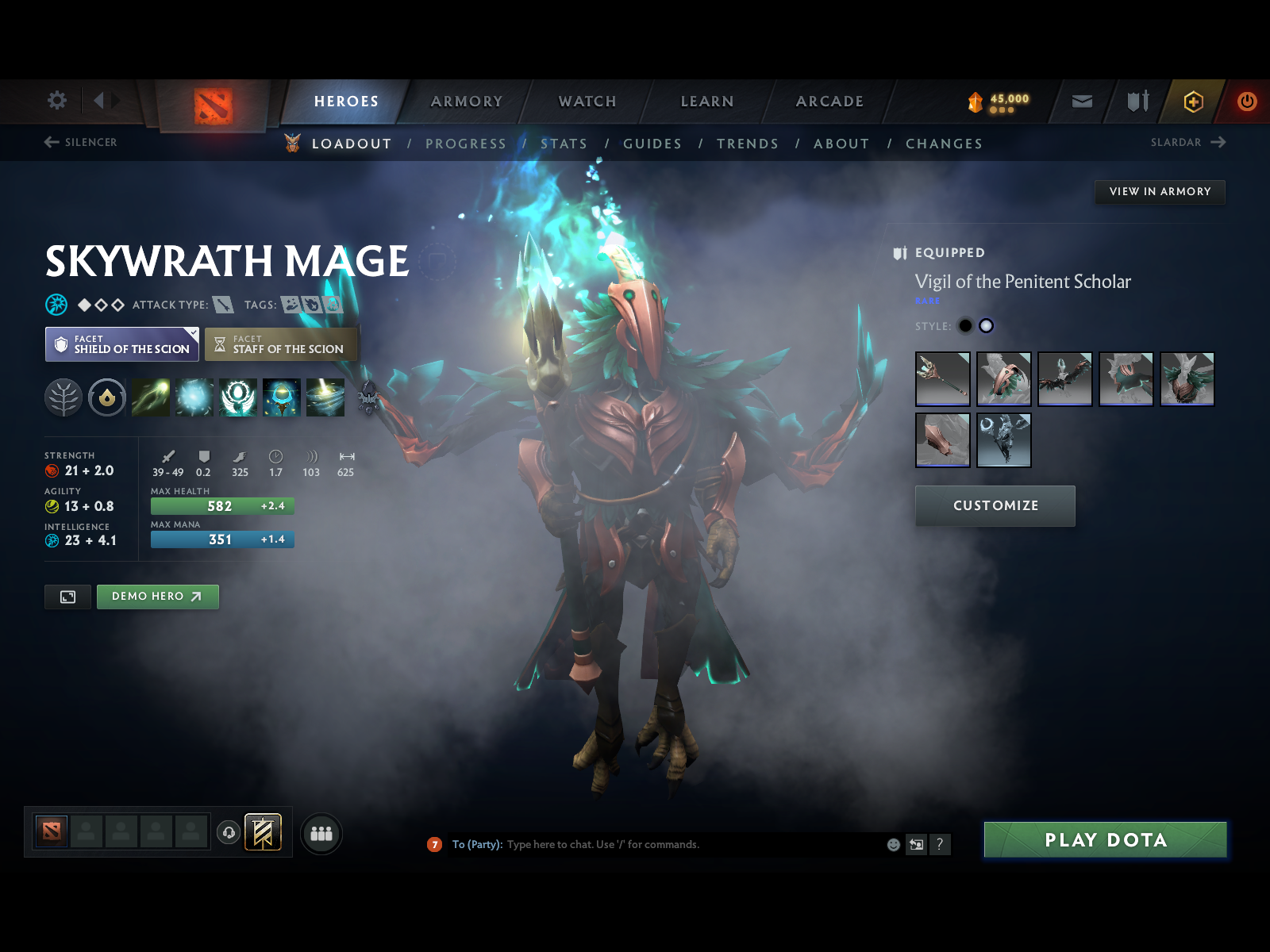Click the CUSTOMIZE button

pyautogui.click(x=995, y=506)
